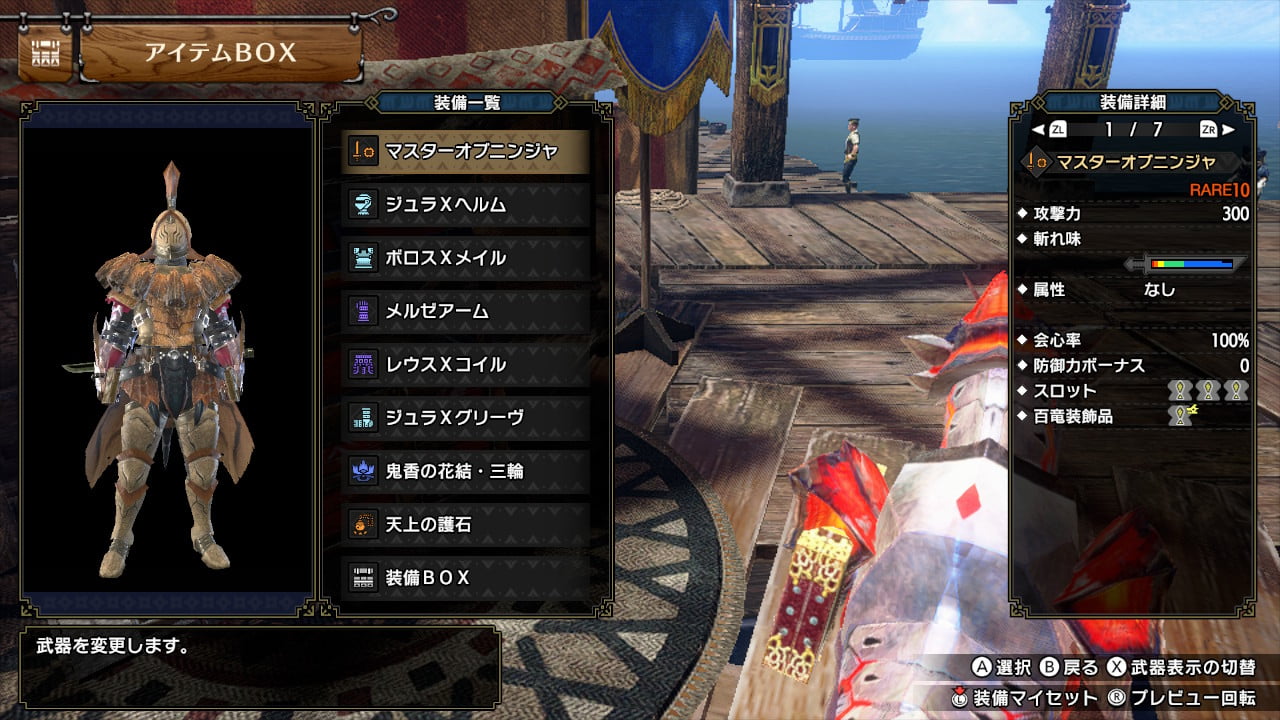1280x720 pixels.
Task: Click the character armor preview panel
Action: click(x=168, y=358)
